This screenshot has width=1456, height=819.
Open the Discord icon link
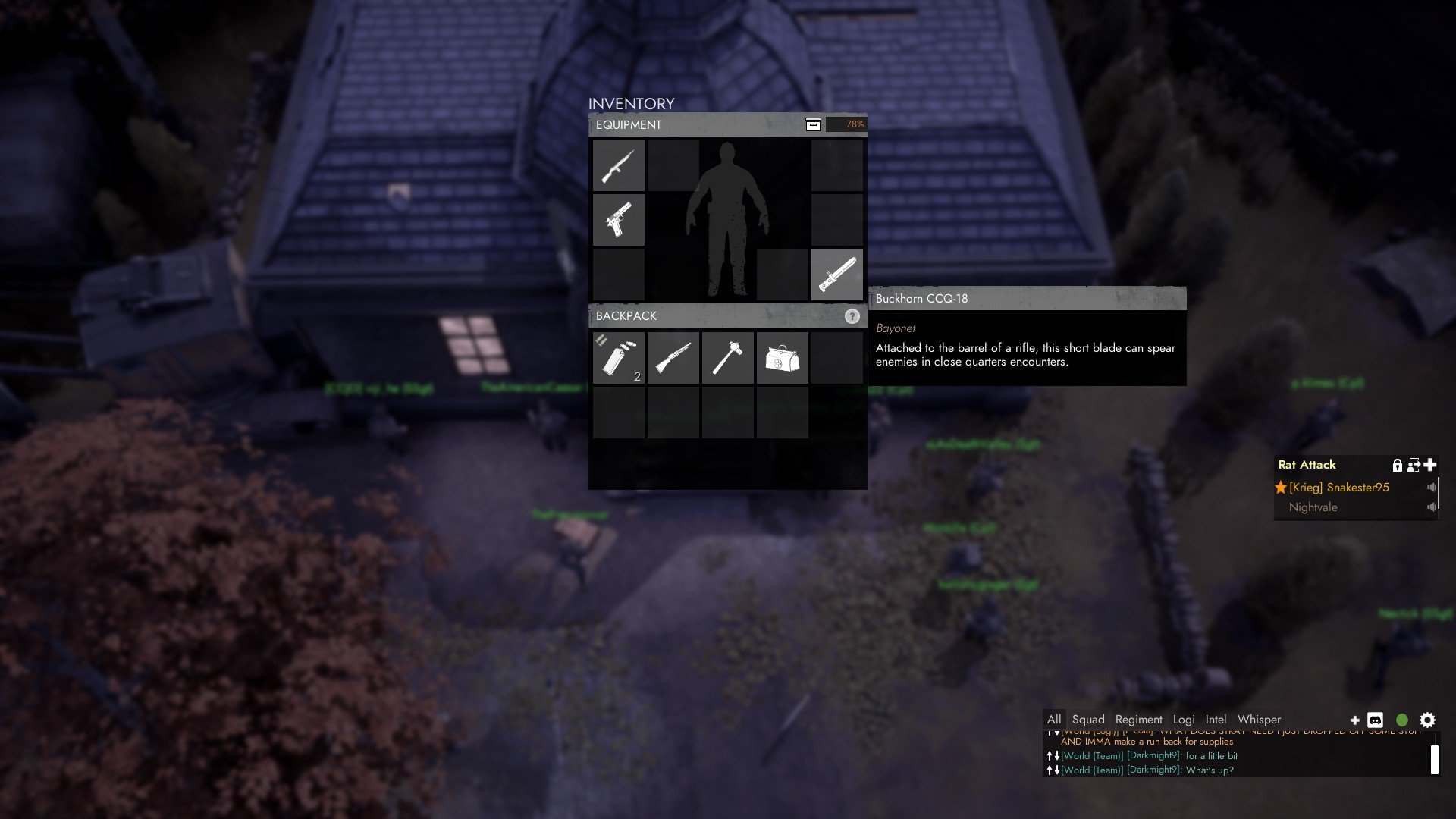pyautogui.click(x=1375, y=720)
